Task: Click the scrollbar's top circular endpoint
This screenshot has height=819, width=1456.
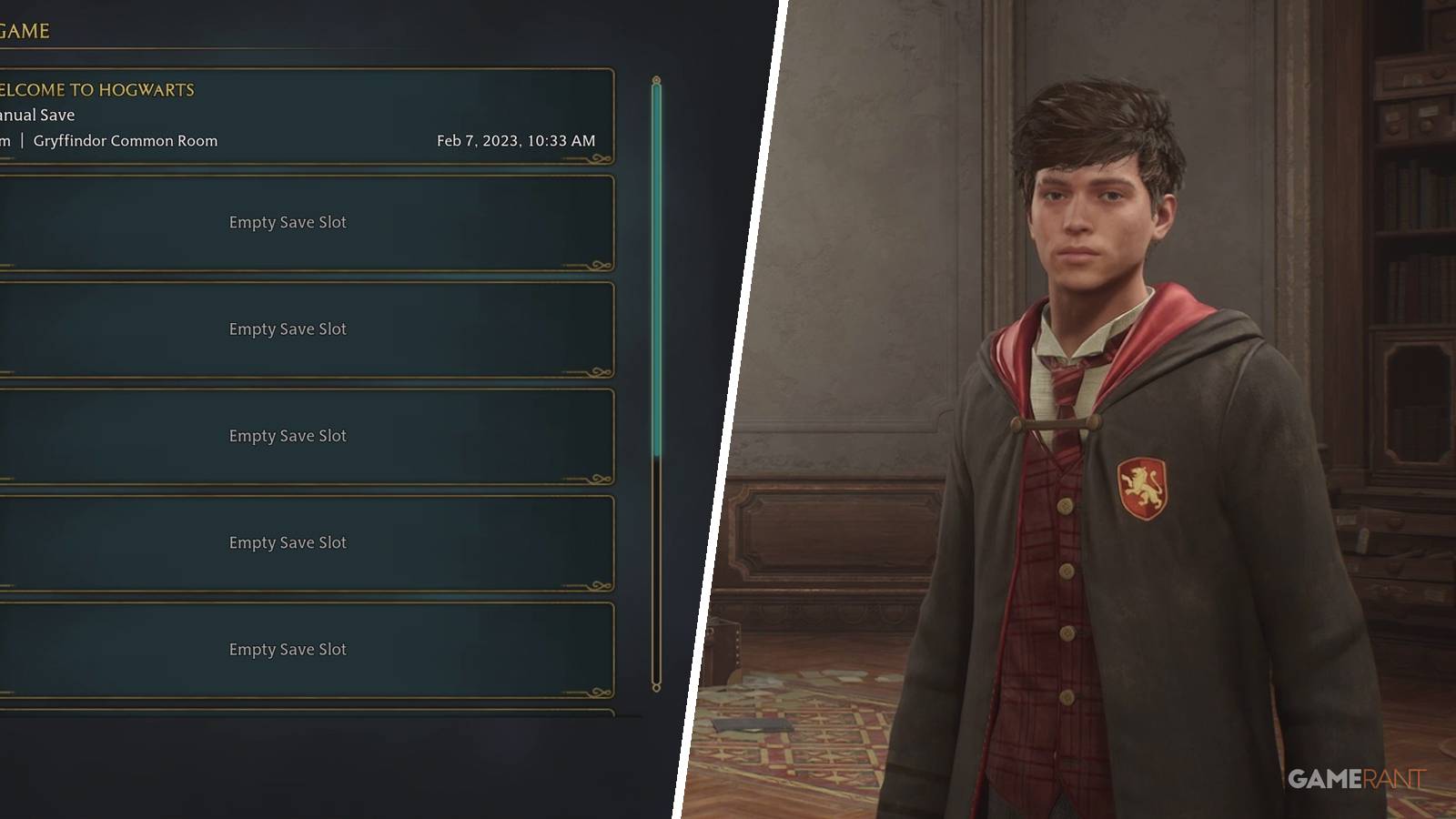Action: [x=657, y=79]
